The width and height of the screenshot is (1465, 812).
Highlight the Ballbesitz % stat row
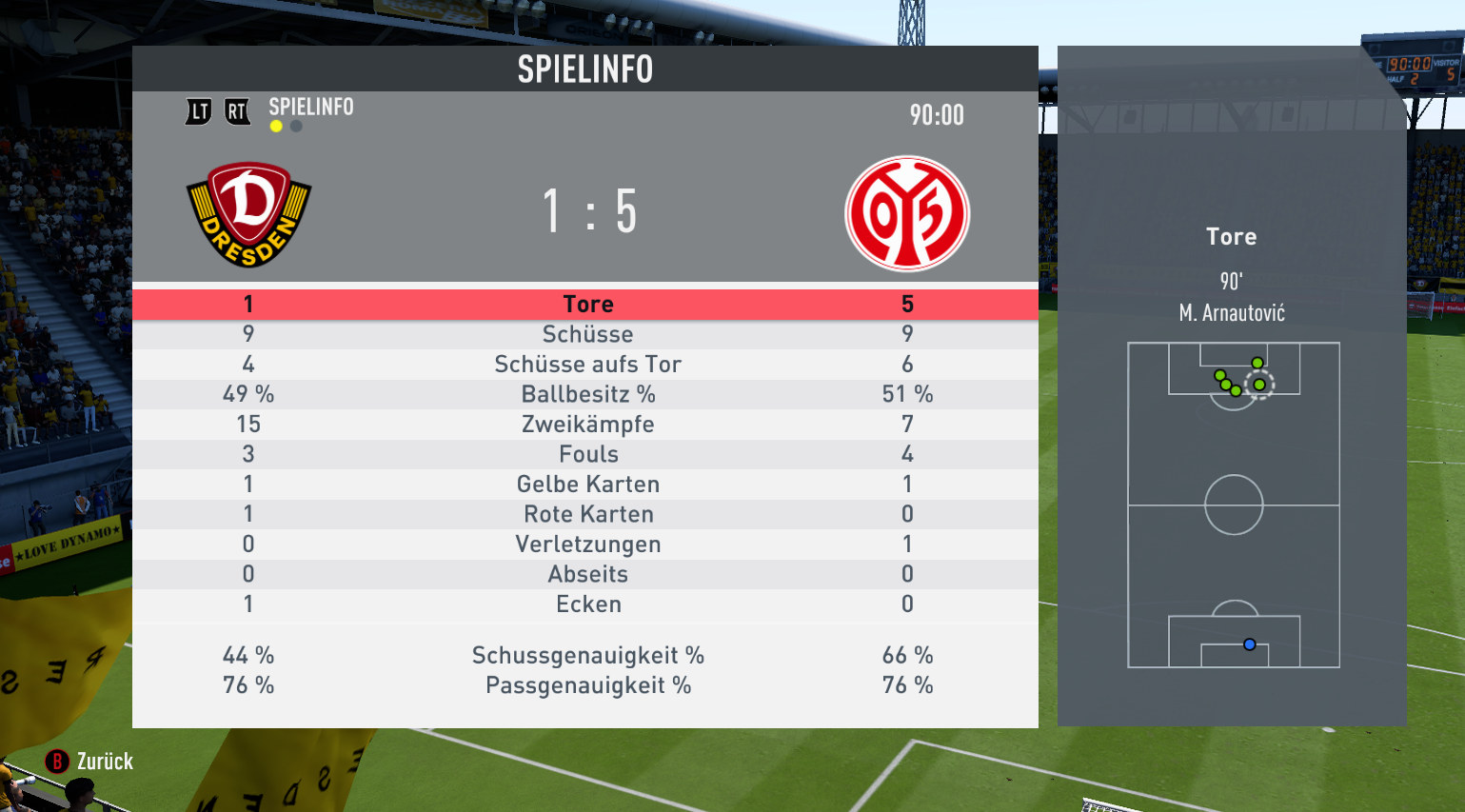587,394
